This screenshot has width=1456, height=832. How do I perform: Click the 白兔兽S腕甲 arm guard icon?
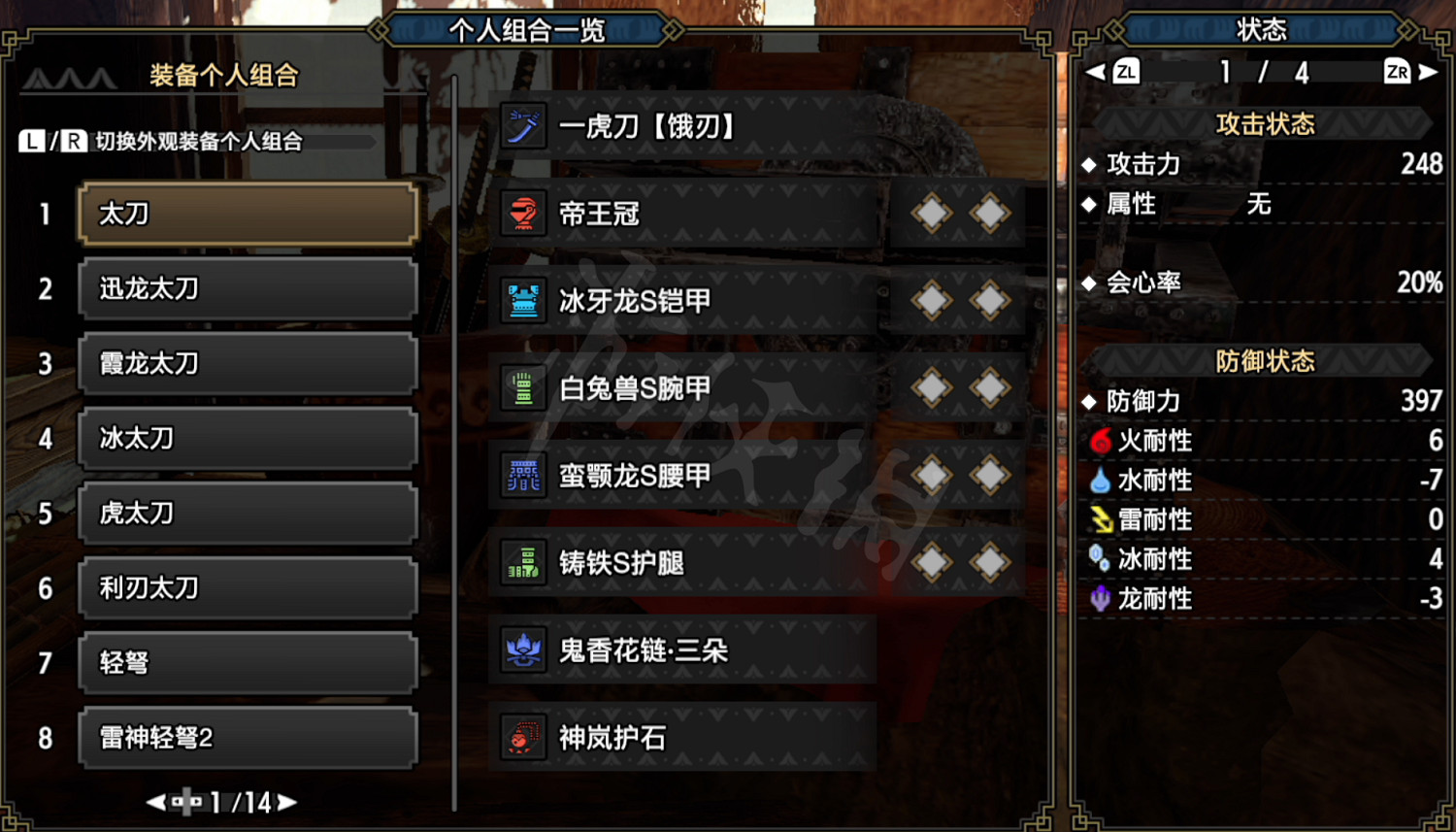point(522,388)
